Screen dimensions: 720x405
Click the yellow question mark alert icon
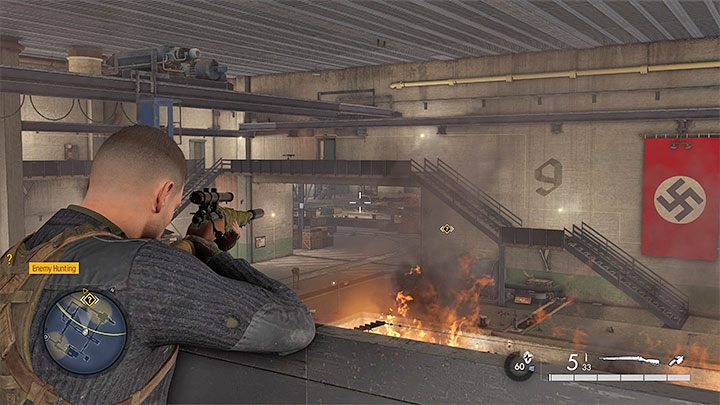[9, 258]
